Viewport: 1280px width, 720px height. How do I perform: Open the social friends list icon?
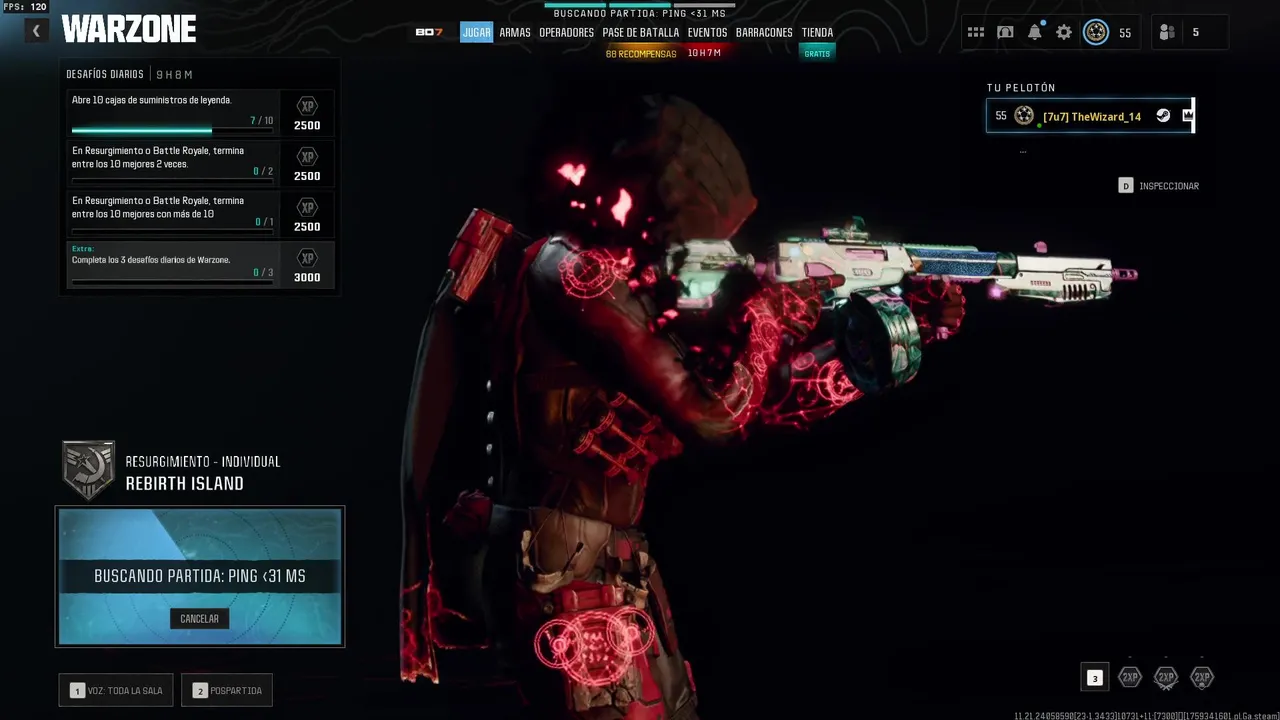point(1167,32)
